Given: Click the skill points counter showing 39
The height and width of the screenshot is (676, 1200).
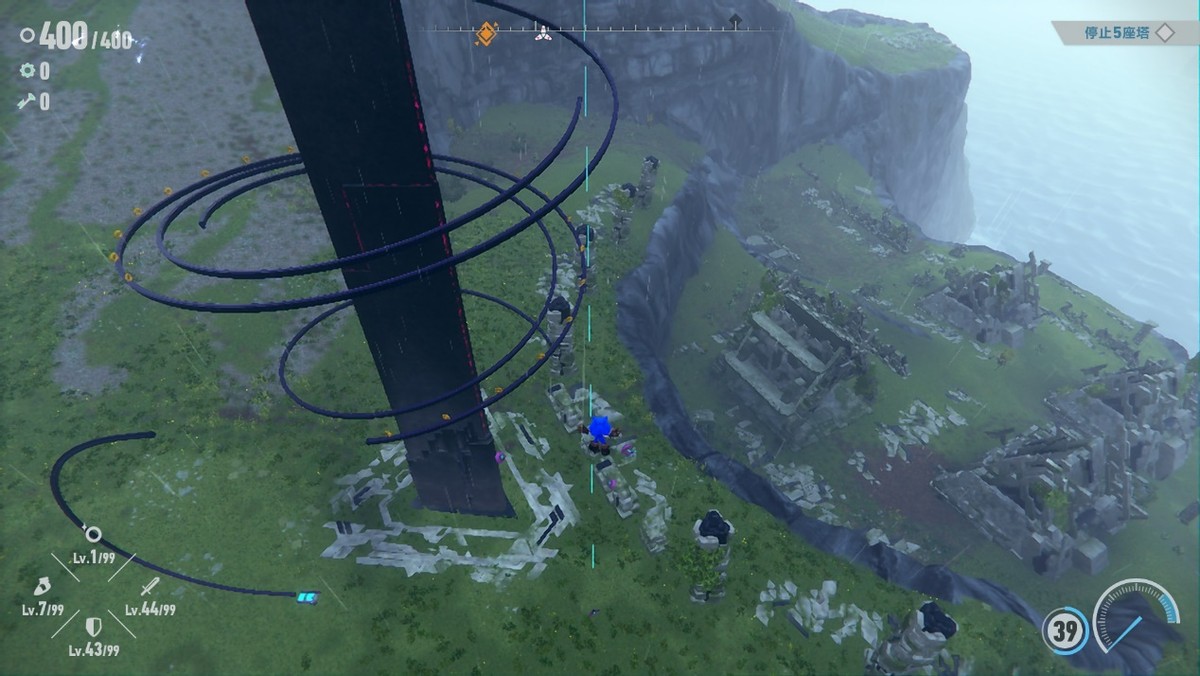Looking at the screenshot, I should [x=1064, y=630].
